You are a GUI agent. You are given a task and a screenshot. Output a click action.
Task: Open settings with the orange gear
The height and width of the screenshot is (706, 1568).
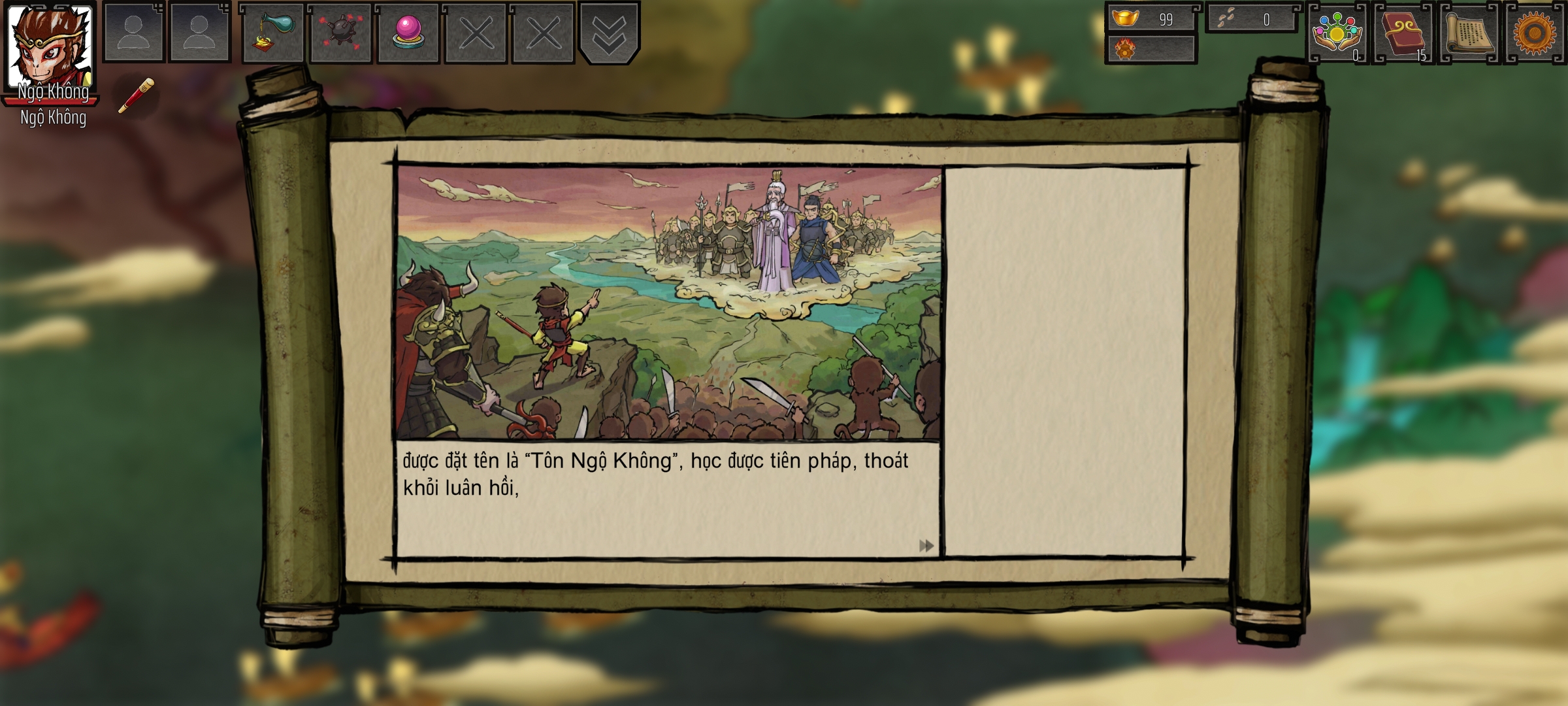[x=1535, y=33]
